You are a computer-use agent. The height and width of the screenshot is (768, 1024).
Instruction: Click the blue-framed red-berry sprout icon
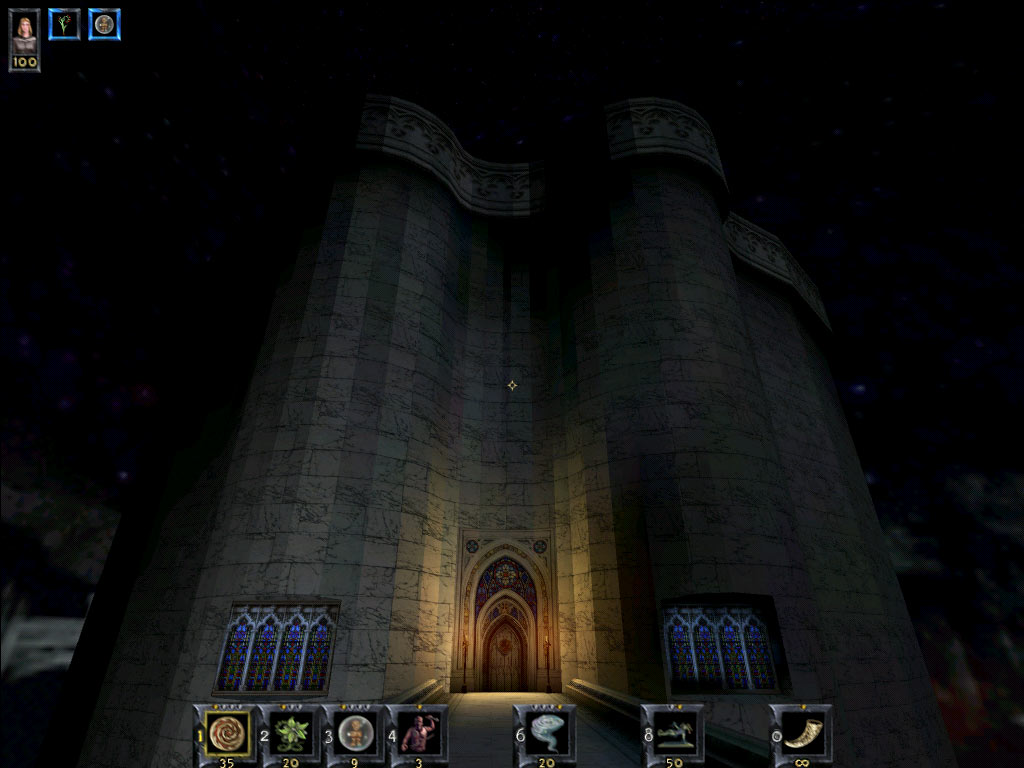[x=64, y=24]
